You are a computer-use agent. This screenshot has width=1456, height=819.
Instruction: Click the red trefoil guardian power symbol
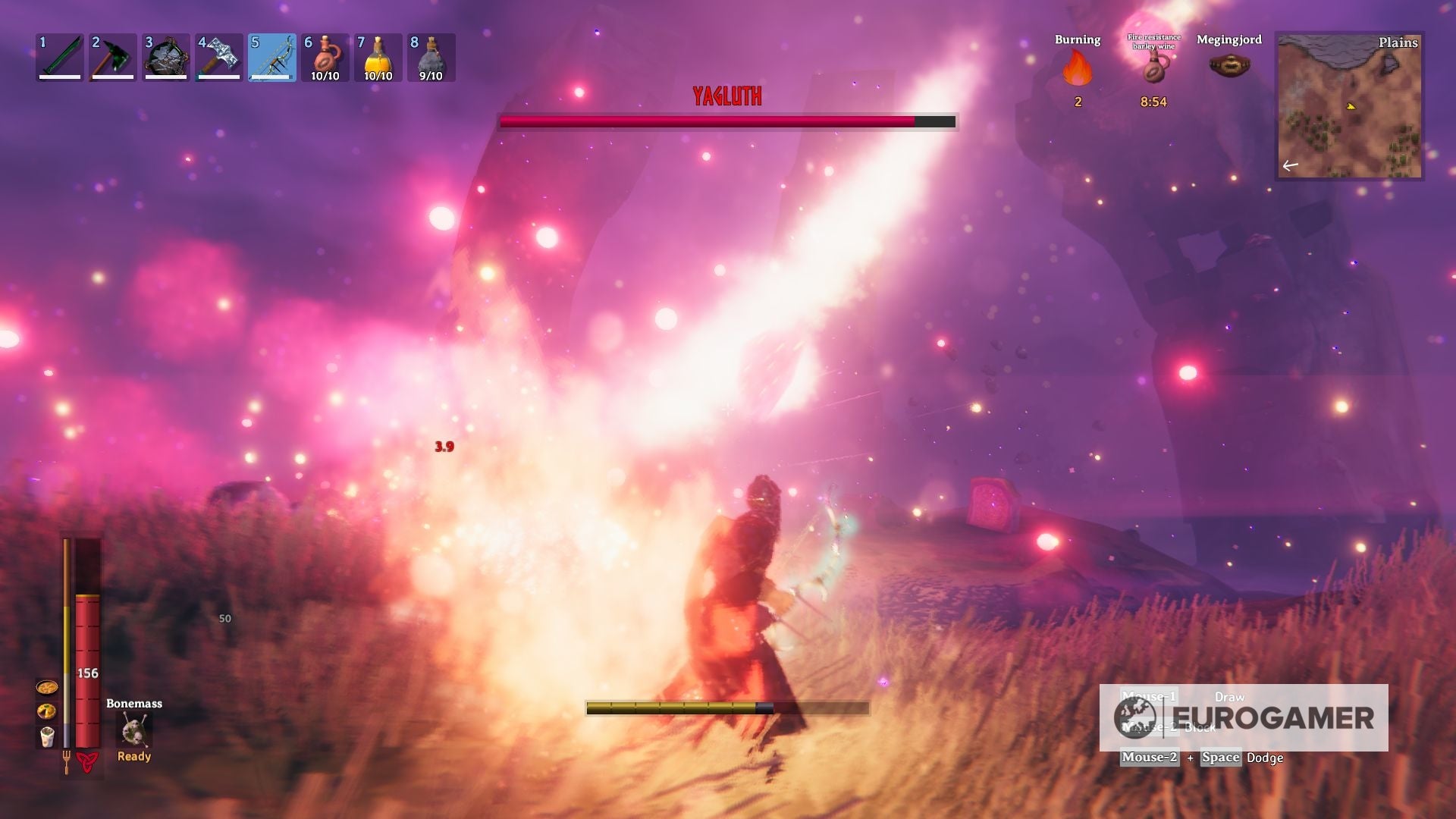pos(88,762)
